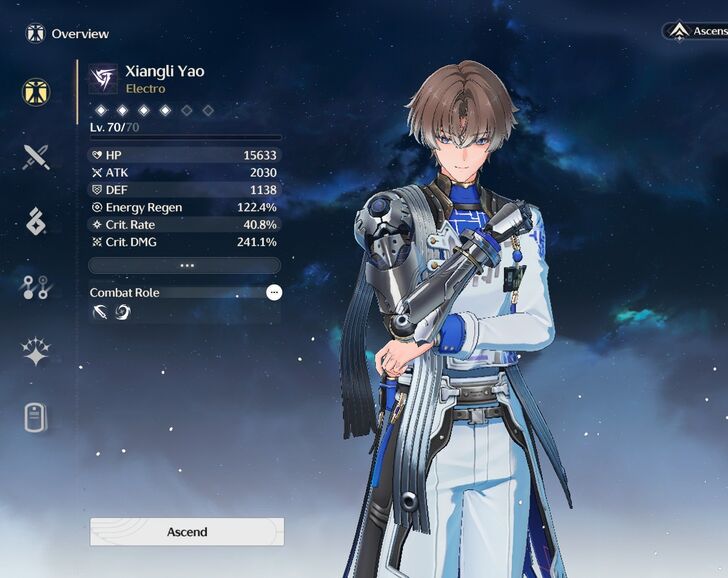Screen dimensions: 728x578
Task: Open the forte skill tree tab
Action: 37,287
